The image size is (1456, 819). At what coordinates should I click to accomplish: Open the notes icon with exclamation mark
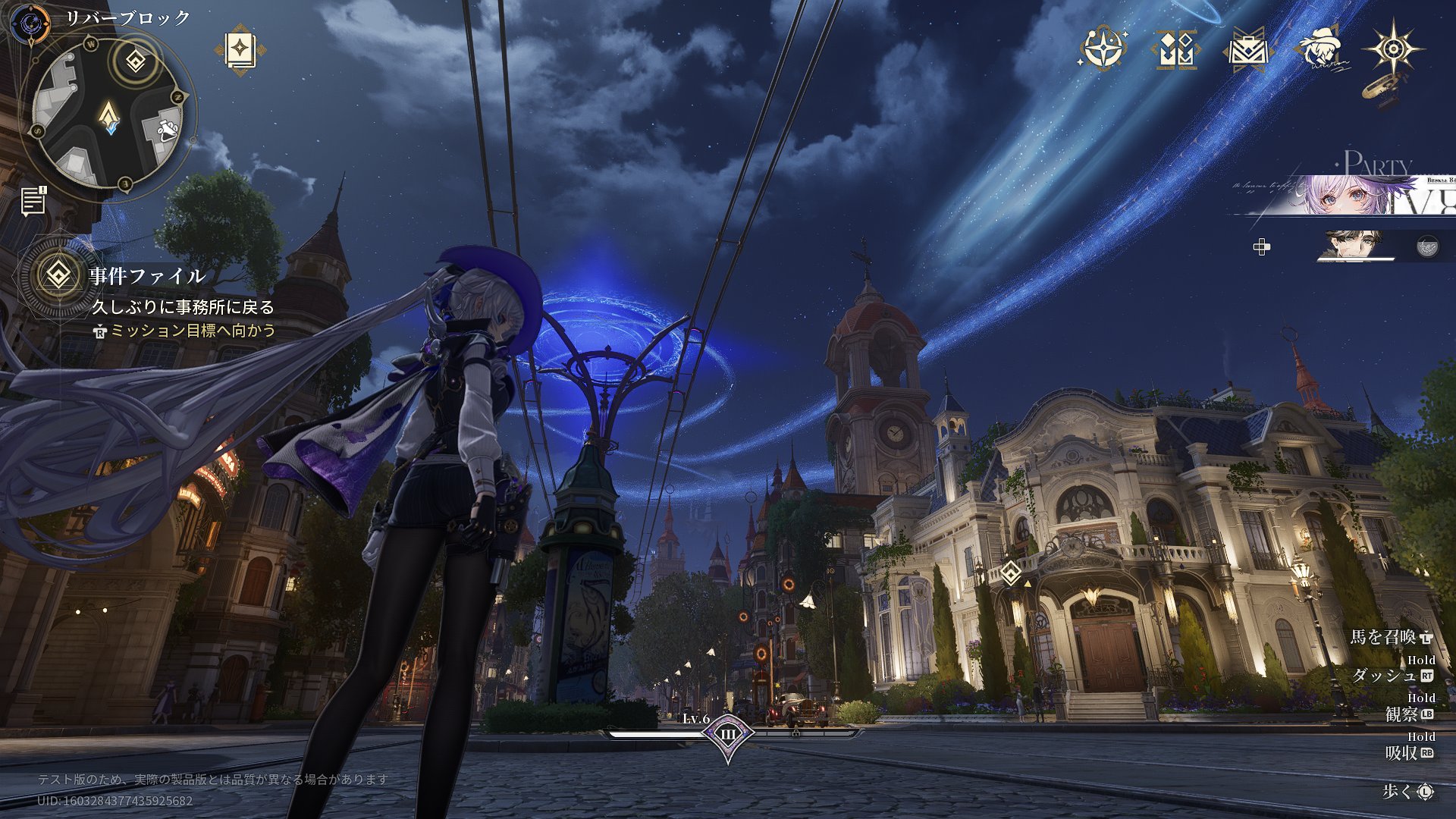(33, 201)
